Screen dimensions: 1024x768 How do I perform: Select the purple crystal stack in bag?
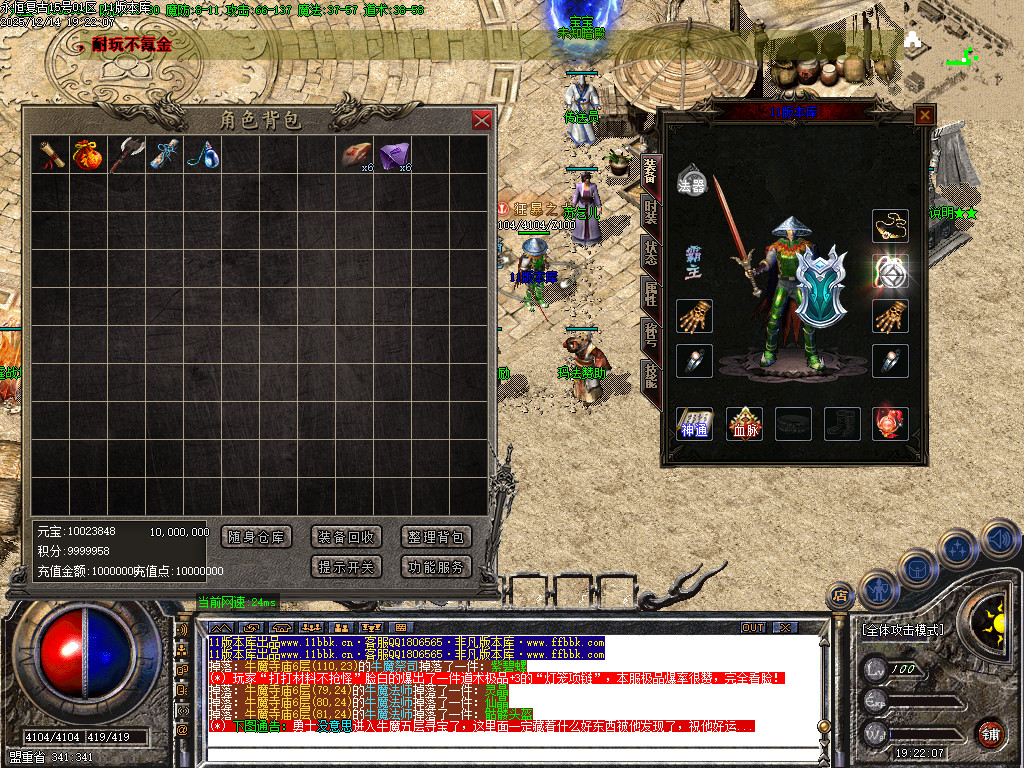click(x=393, y=154)
